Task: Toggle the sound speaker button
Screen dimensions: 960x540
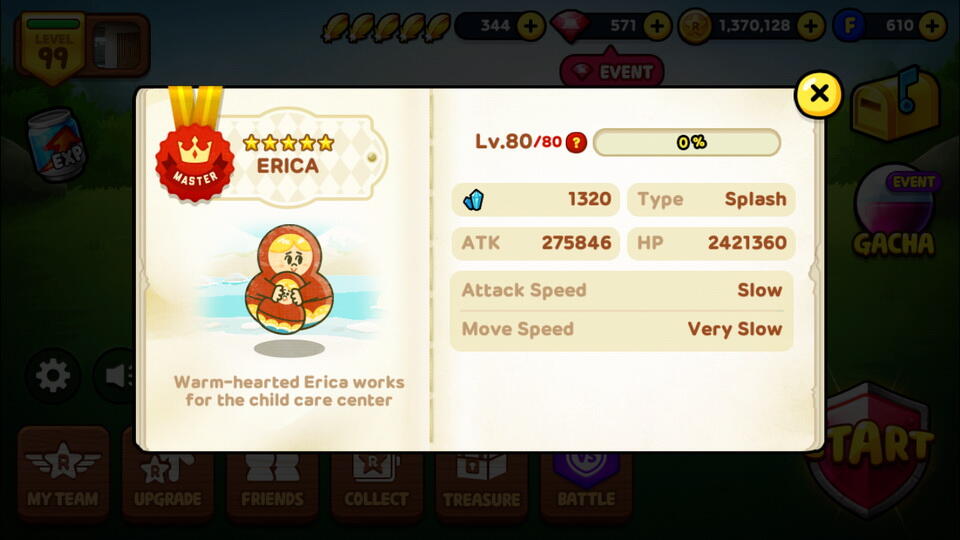Action: coord(114,376)
